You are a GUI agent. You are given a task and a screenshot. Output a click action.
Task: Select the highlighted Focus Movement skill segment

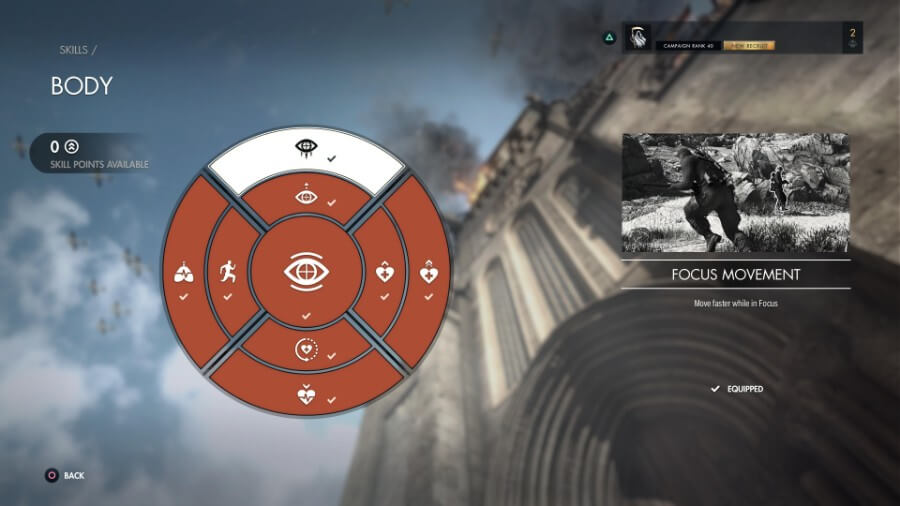point(306,150)
